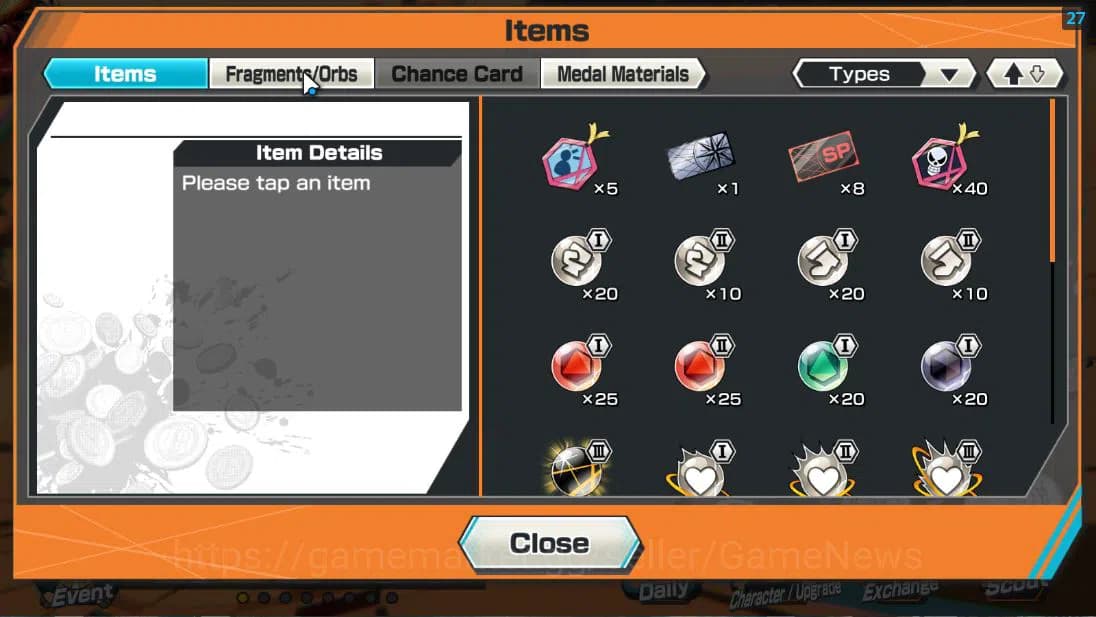Click the orange item list scrollbar
Screen dimensions: 1096x617
tap(1052, 180)
